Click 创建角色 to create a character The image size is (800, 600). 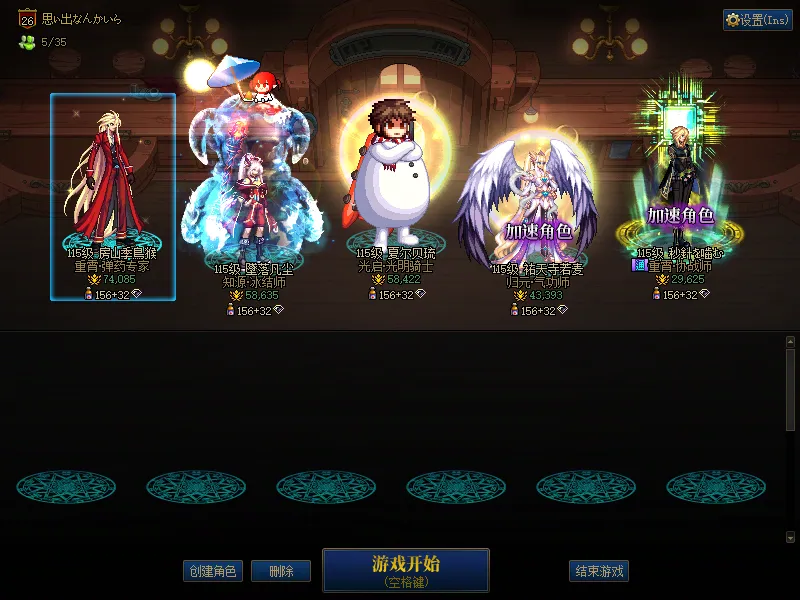point(213,572)
